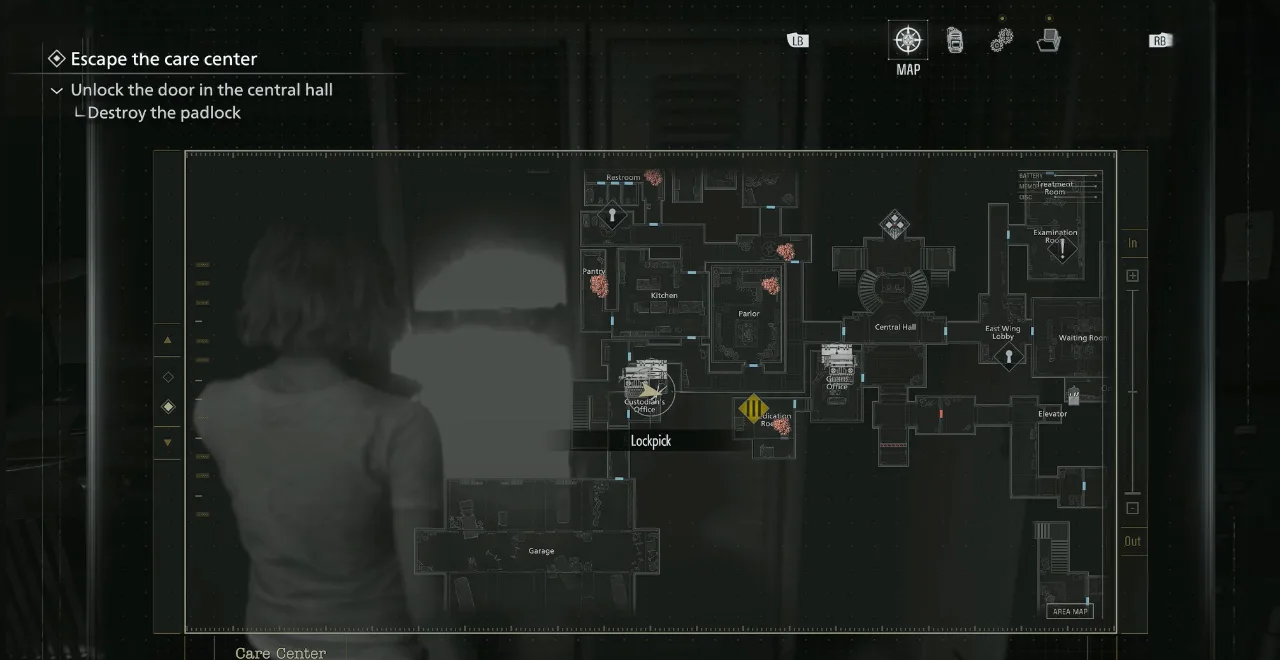Move floor selector up with the arrow

(x=167, y=340)
